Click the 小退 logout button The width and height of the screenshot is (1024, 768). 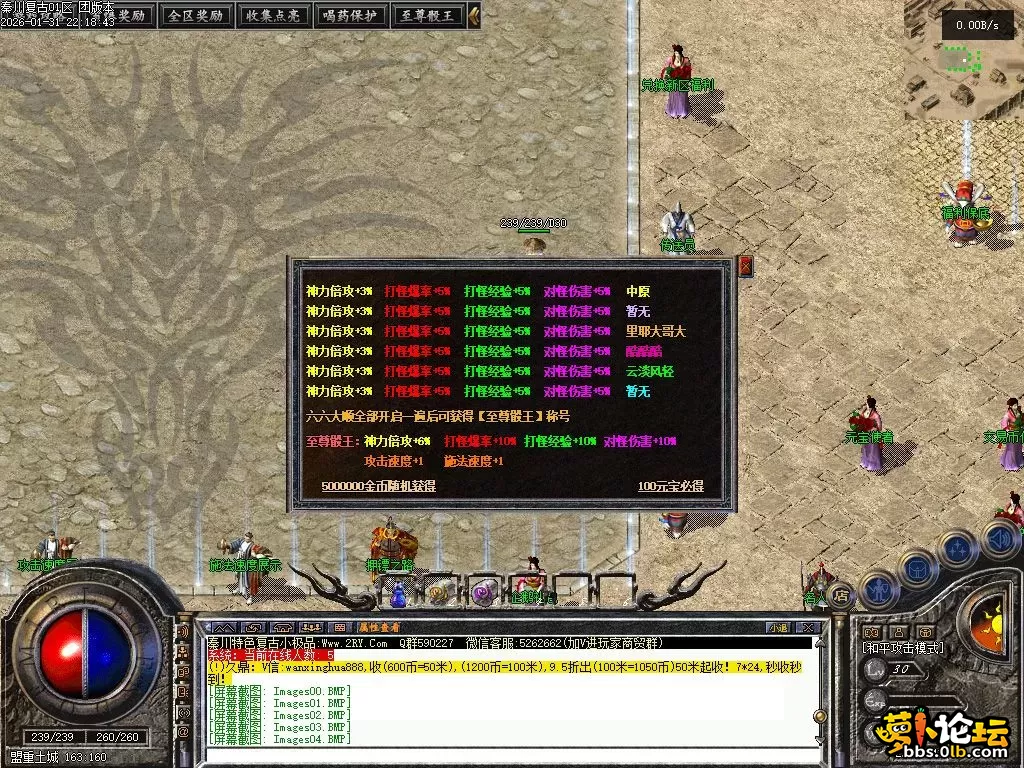pyautogui.click(x=778, y=627)
